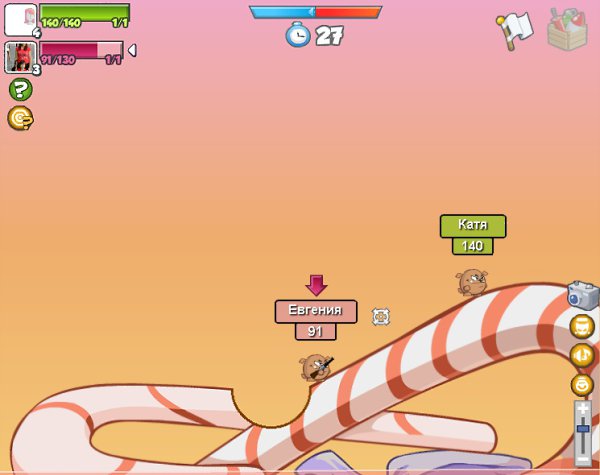
Task: Toggle the music note button
Action: click(582, 355)
